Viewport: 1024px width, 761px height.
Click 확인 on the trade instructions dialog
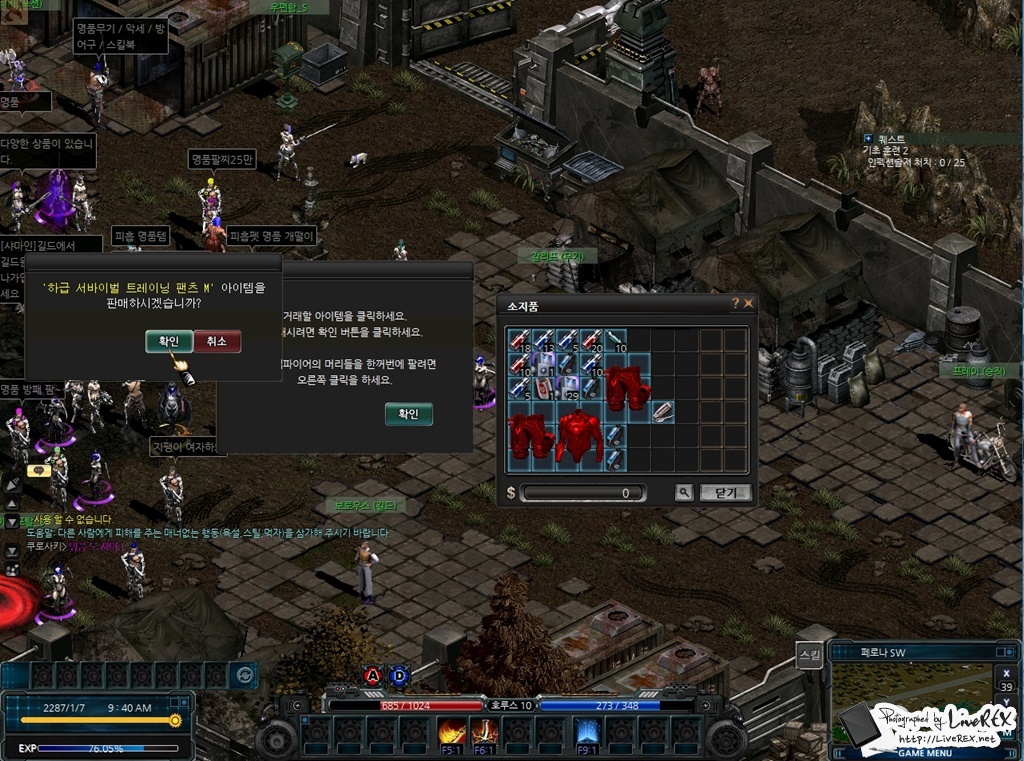408,413
